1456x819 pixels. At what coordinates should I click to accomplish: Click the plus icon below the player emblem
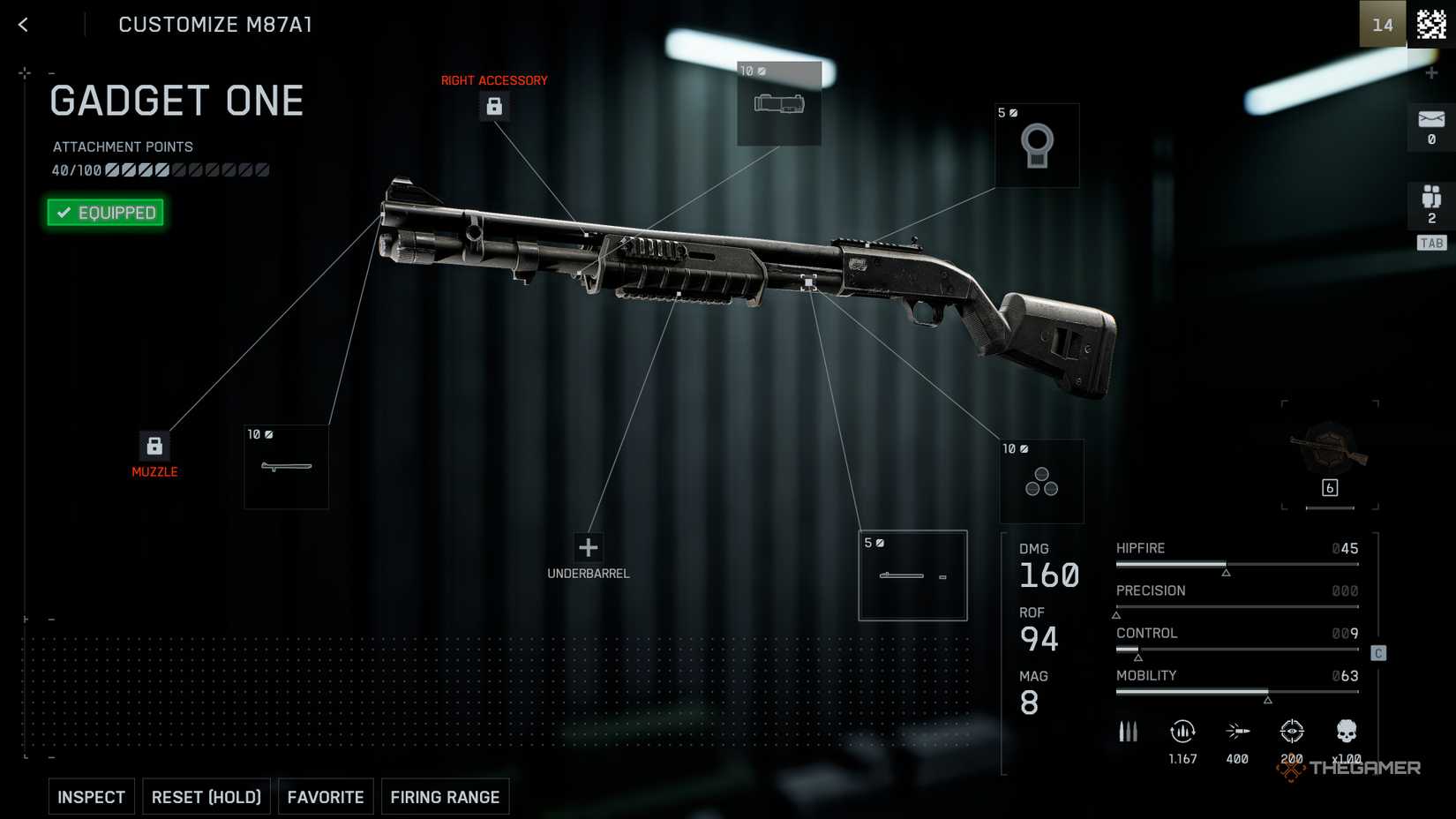(1431, 73)
